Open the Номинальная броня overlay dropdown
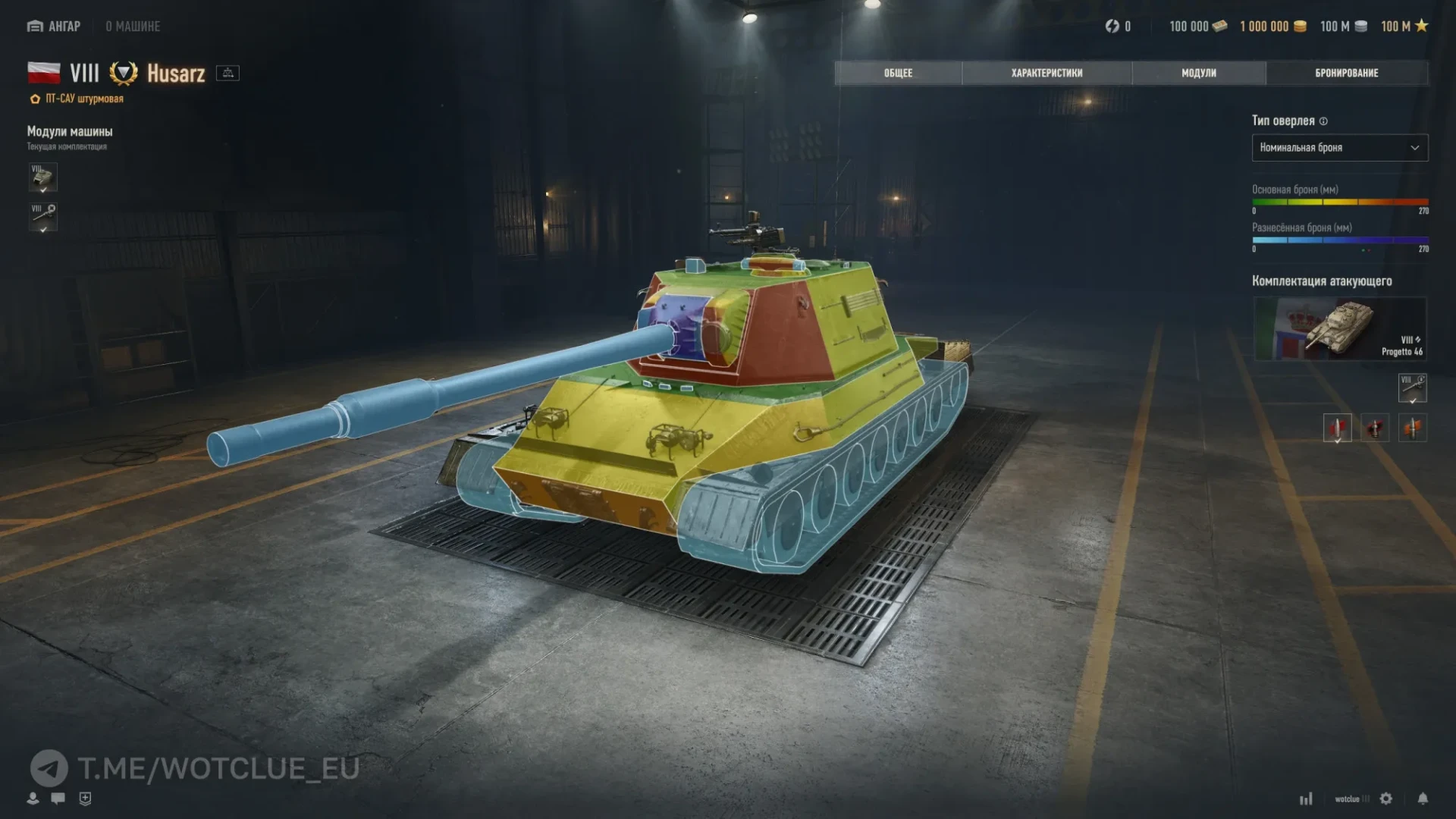The image size is (1456, 819). [1339, 148]
